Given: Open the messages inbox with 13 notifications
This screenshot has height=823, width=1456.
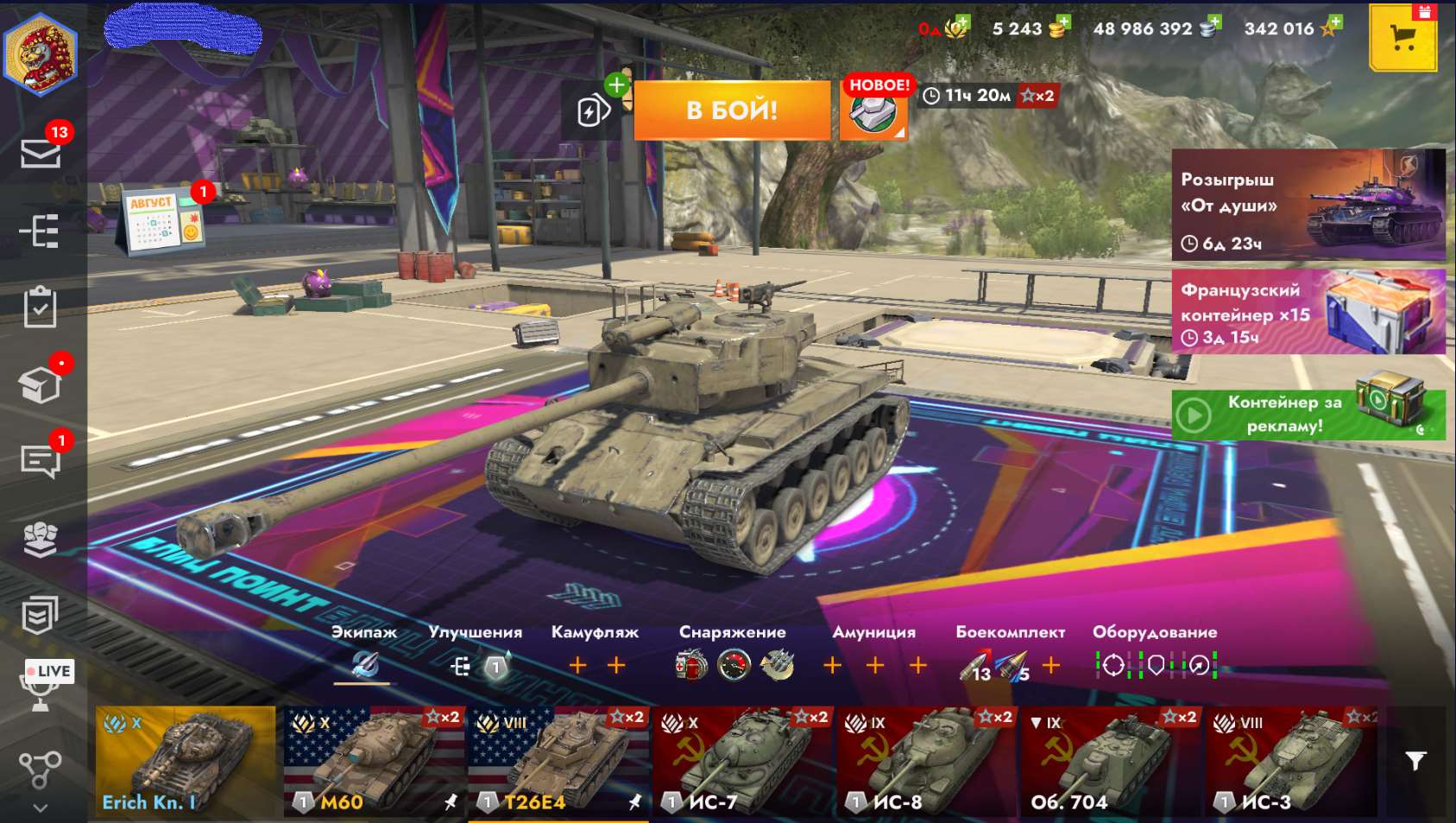Looking at the screenshot, I should click(x=39, y=153).
